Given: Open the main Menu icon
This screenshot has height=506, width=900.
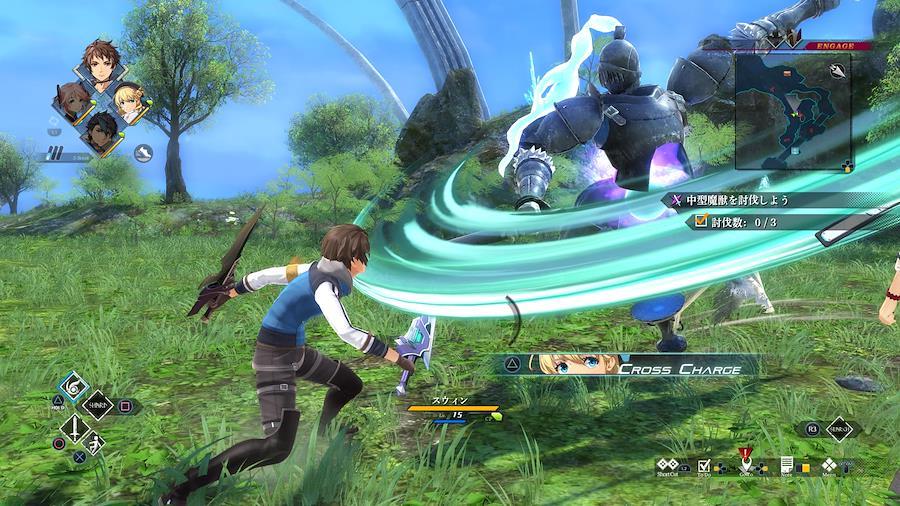Looking at the screenshot, I should [x=829, y=466].
